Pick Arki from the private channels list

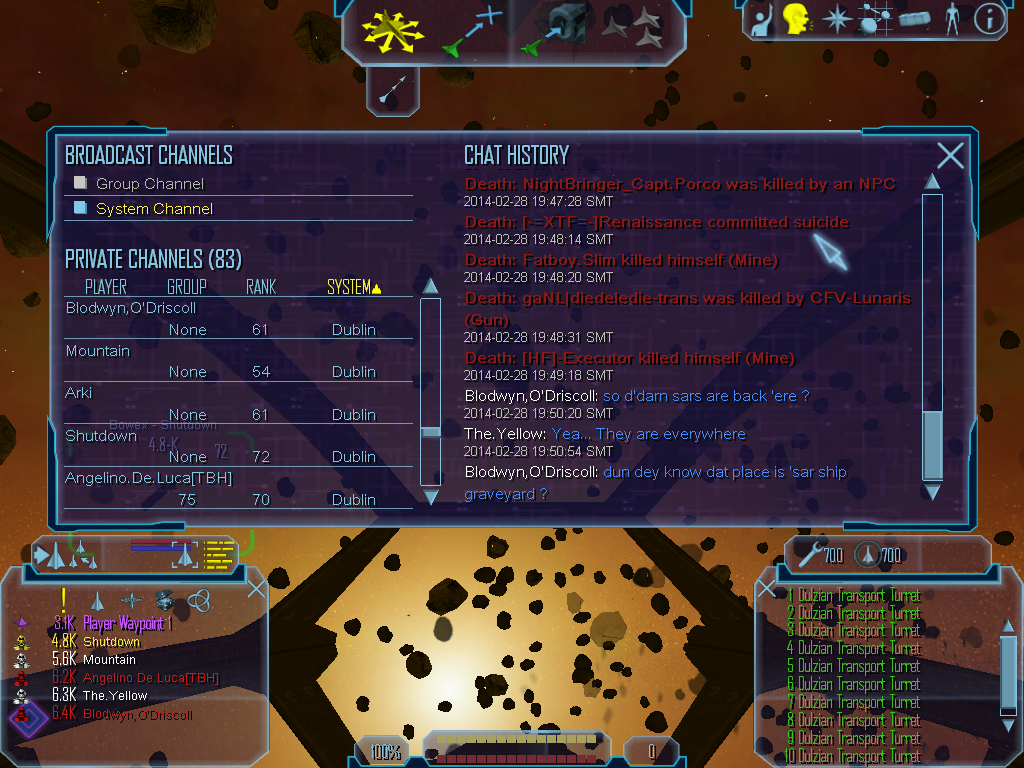point(79,393)
